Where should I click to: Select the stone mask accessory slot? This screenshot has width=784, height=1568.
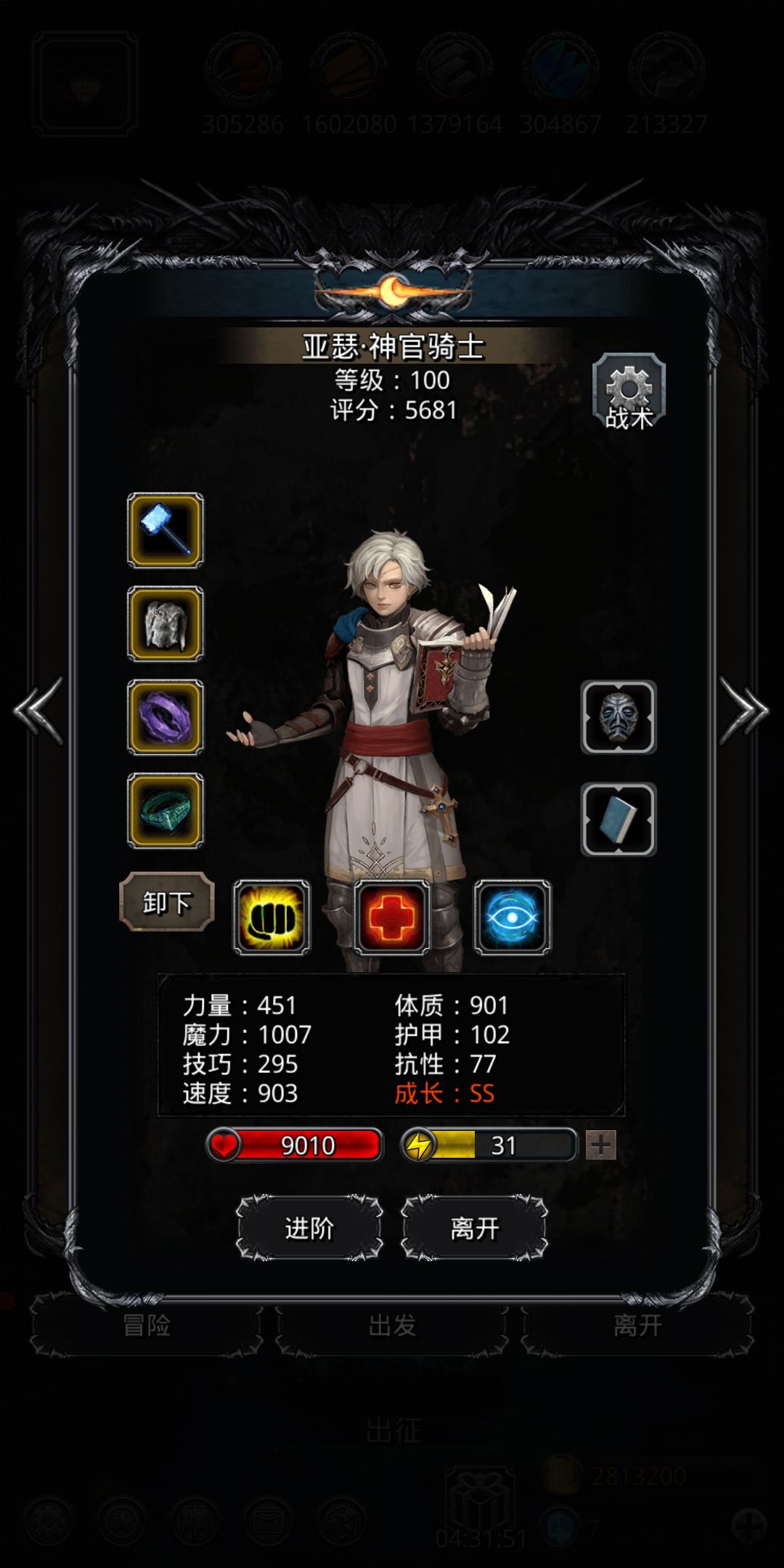(x=618, y=717)
